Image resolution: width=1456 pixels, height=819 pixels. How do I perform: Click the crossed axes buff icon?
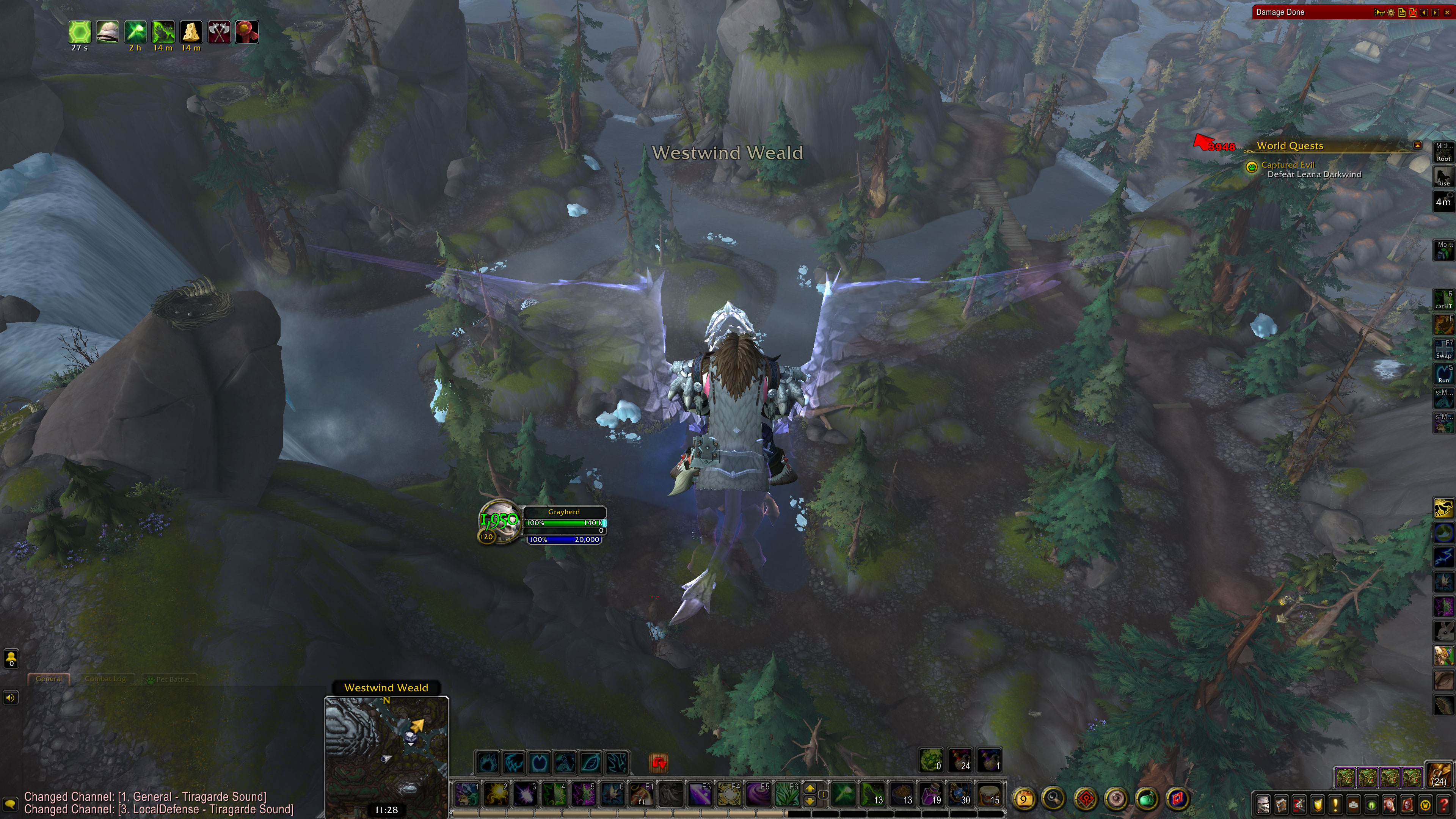point(219,31)
